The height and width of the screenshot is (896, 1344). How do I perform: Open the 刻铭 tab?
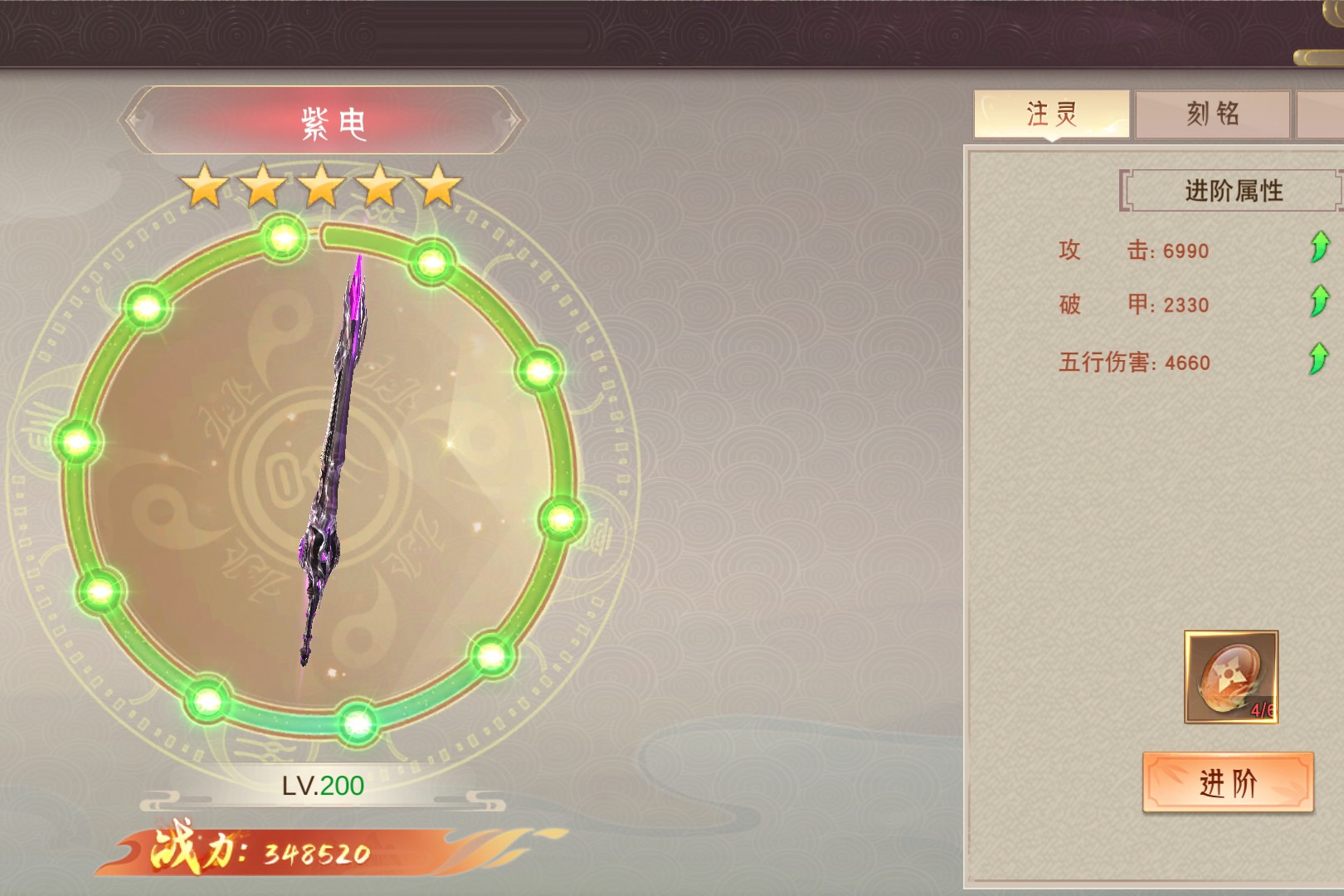pos(1212,114)
